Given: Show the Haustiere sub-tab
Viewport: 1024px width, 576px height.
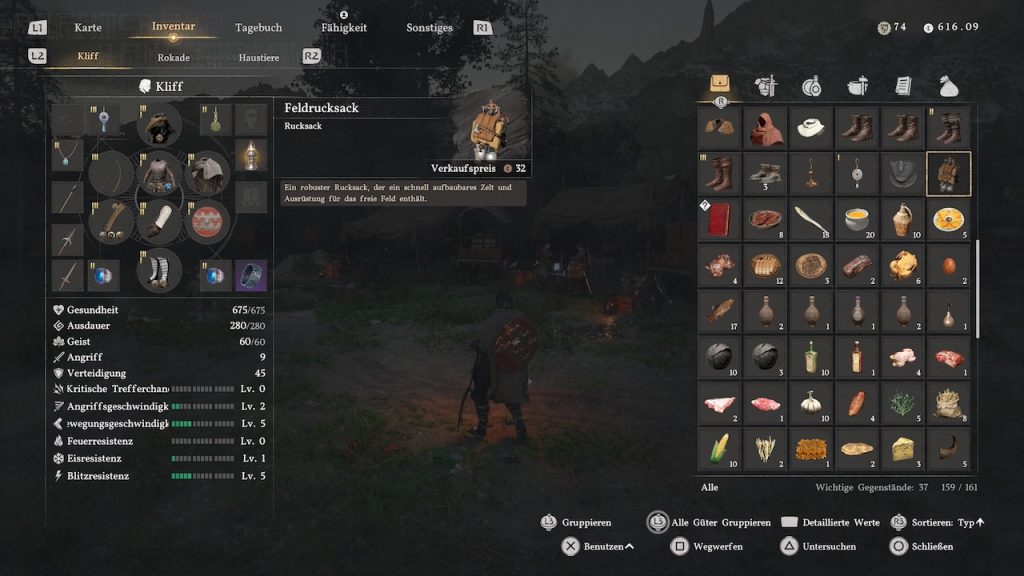Looking at the screenshot, I should pos(258,57).
